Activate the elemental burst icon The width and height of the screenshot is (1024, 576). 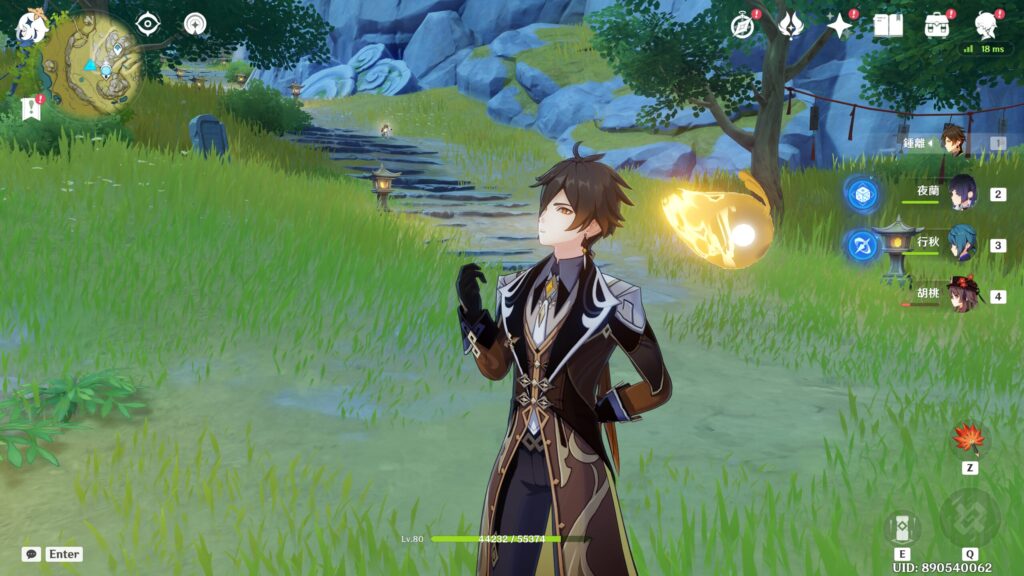click(969, 518)
